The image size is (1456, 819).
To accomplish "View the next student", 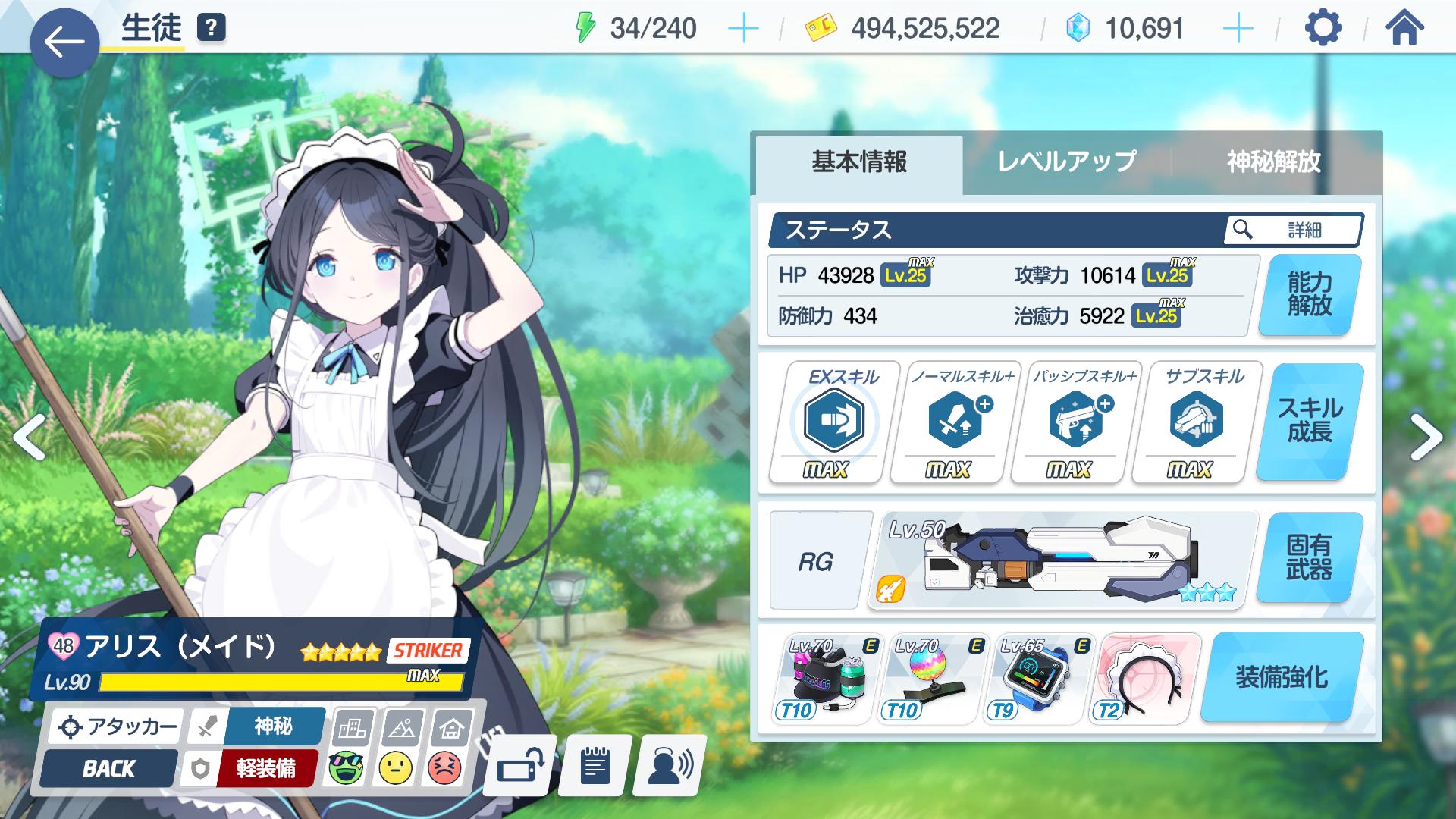I will coord(1426,438).
